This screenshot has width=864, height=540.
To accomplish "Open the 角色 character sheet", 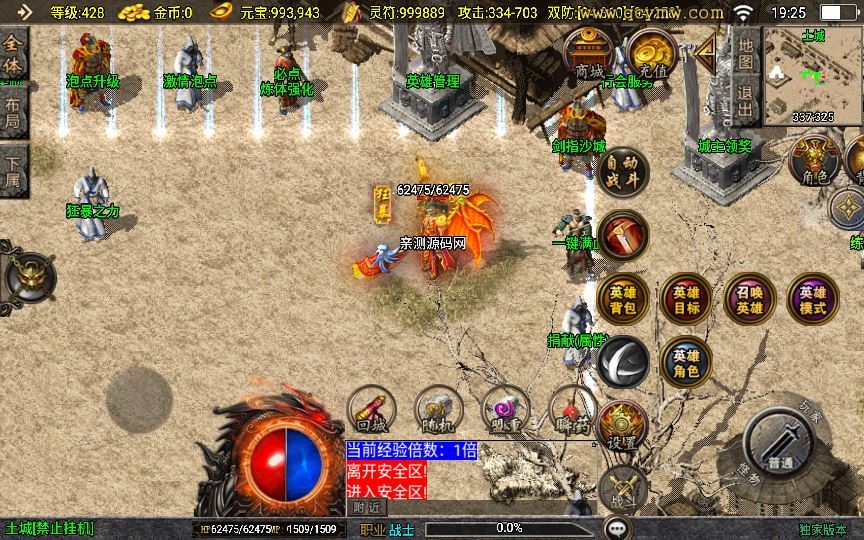I will click(x=815, y=161).
